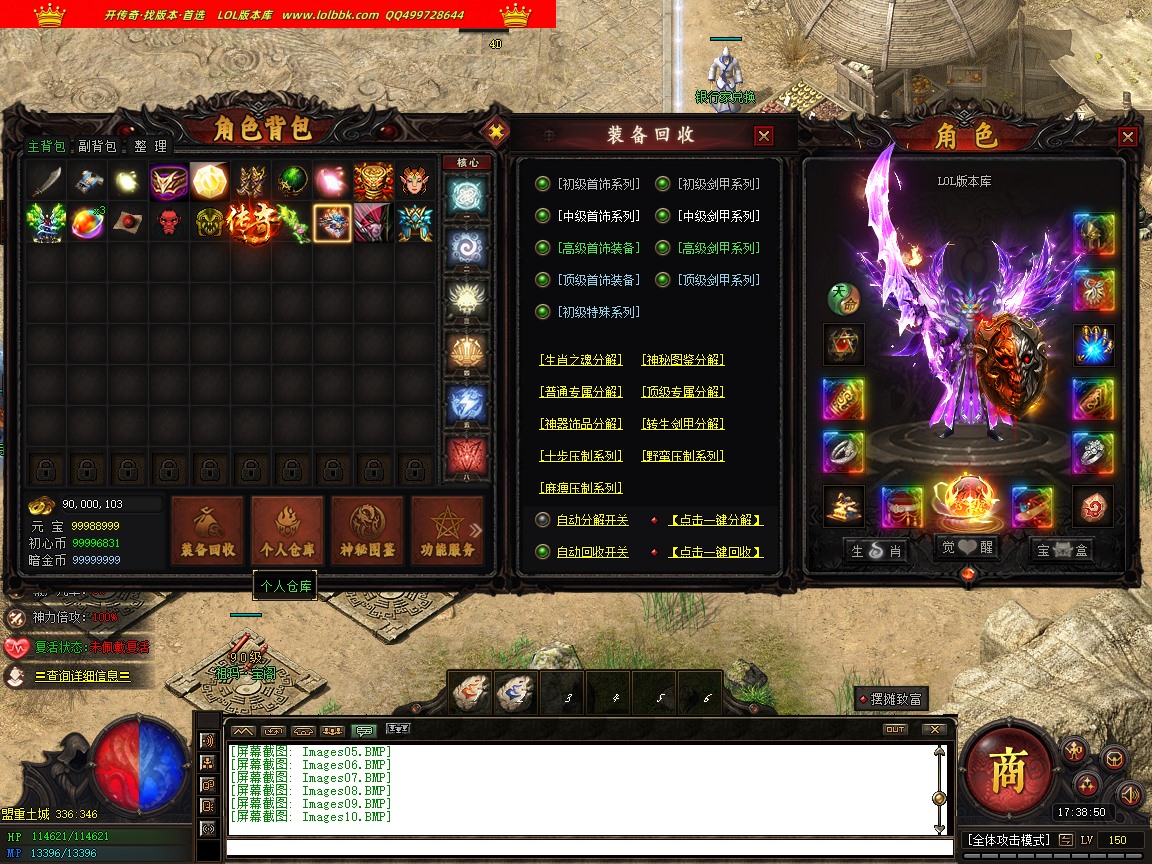The image size is (1152, 864).
Task: Toggle the 自动回收开关 auto-recycle switch
Action: (x=543, y=552)
